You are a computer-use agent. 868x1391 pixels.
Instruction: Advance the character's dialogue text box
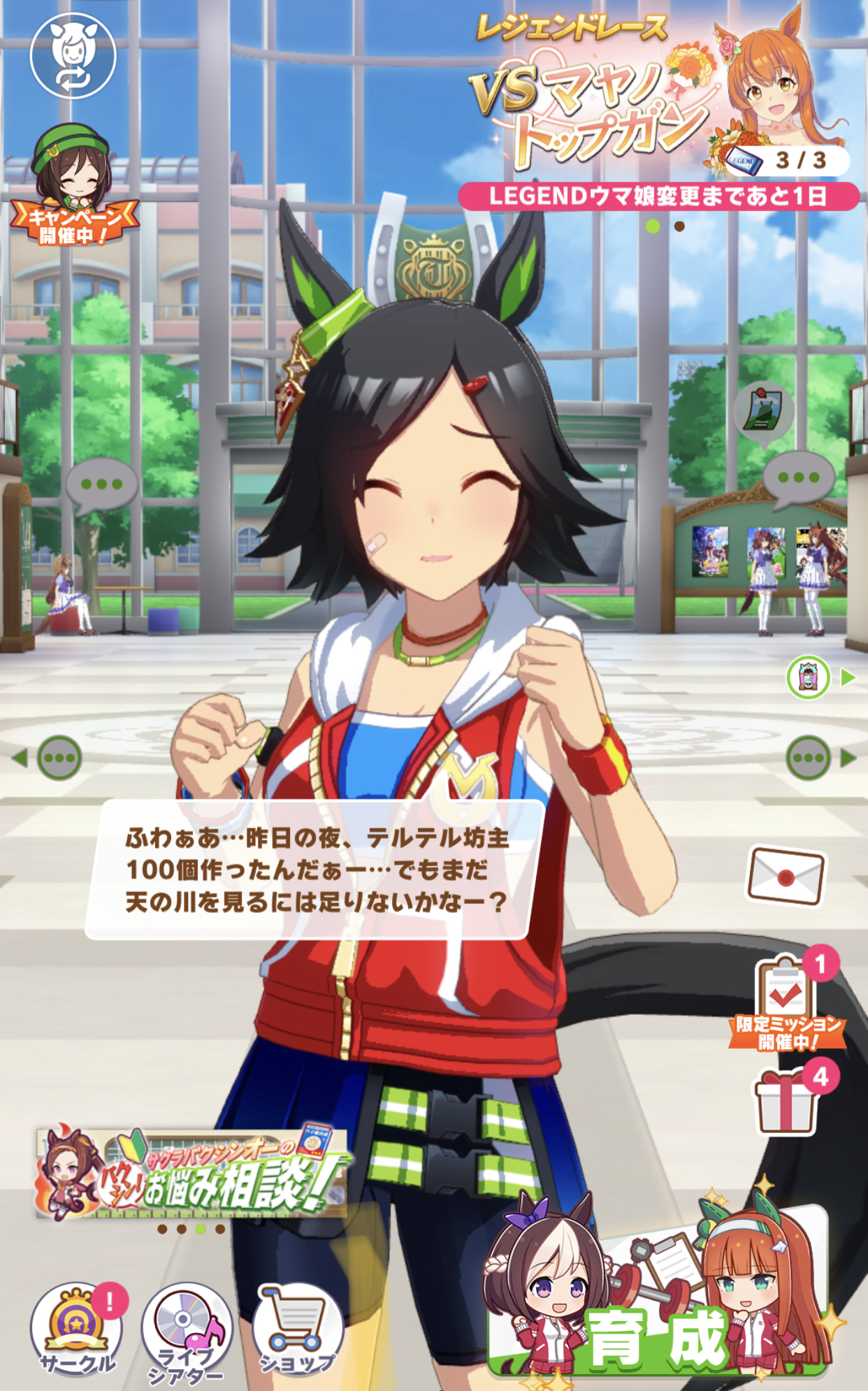click(314, 870)
